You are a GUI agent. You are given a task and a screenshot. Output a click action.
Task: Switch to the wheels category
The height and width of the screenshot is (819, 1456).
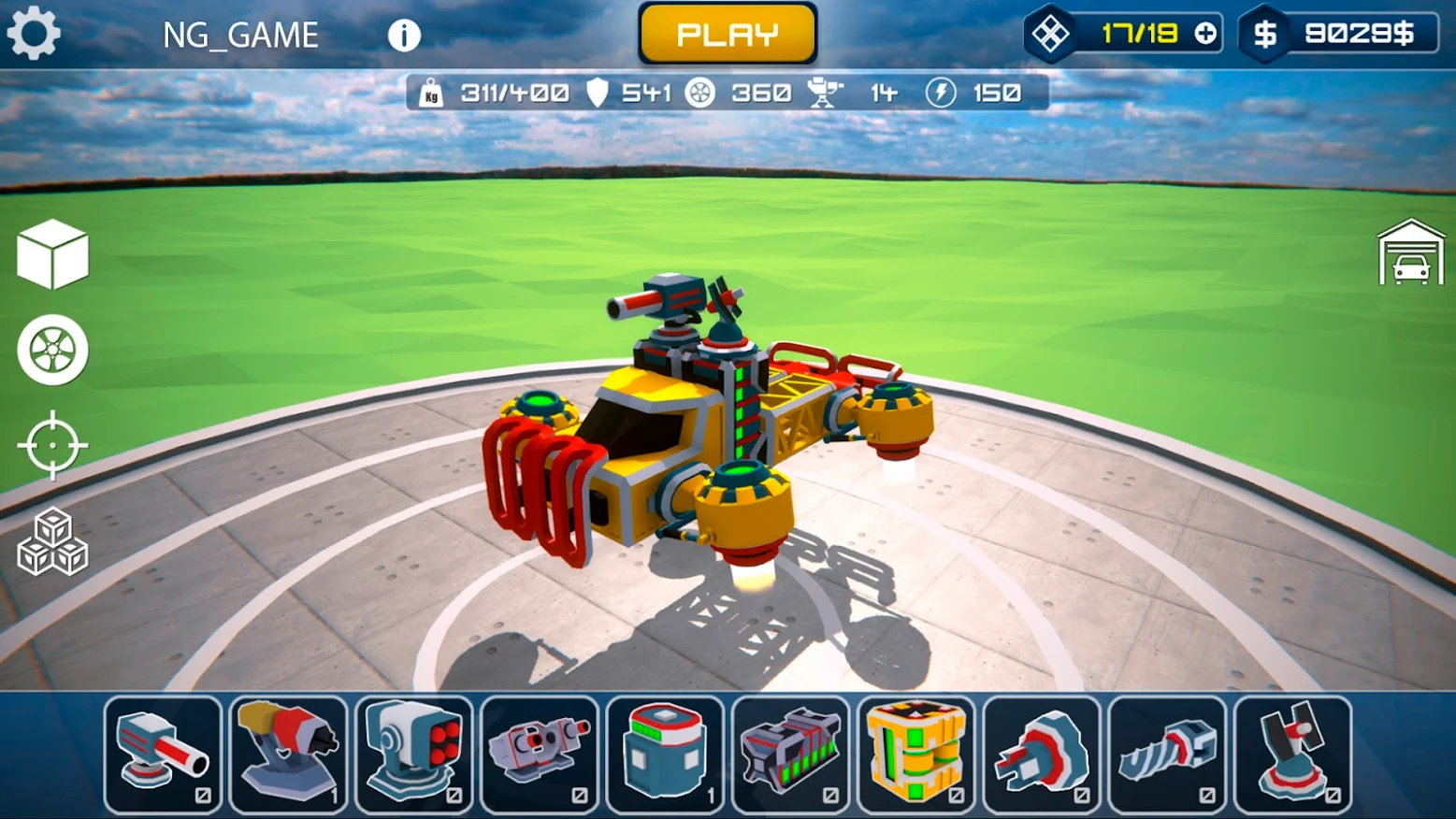coord(52,351)
